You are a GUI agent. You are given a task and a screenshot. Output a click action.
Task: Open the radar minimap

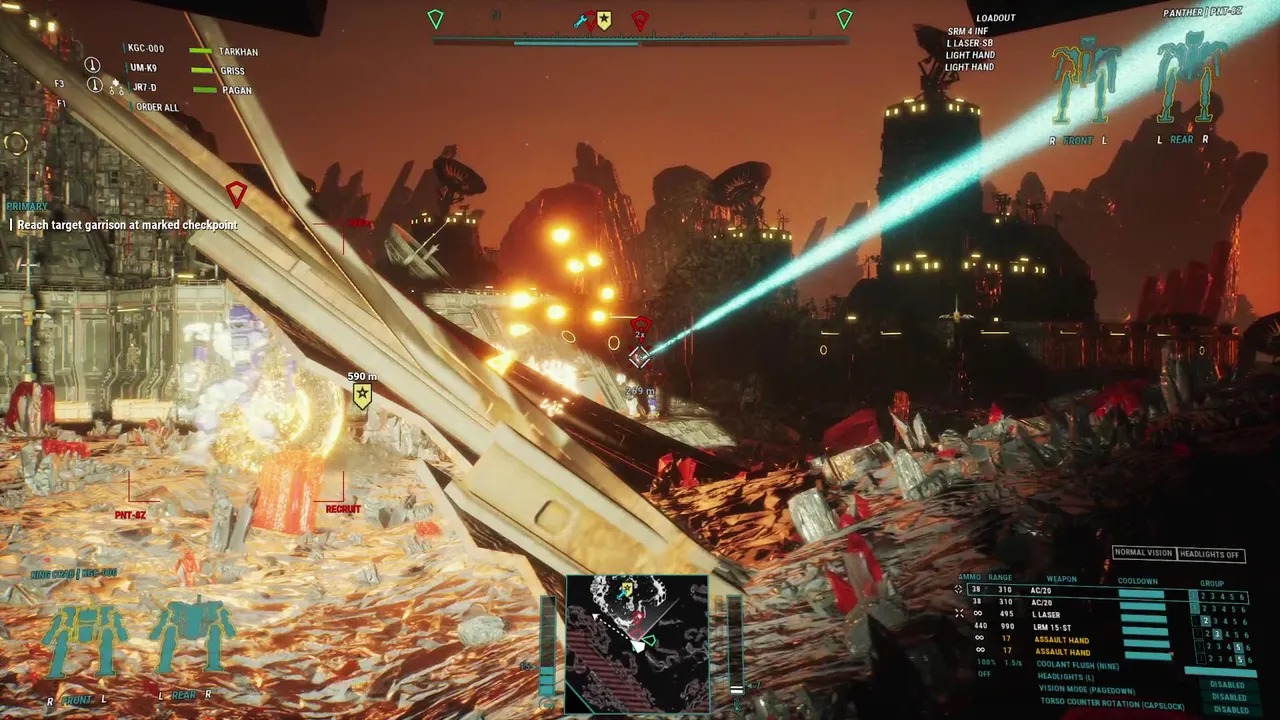[637, 643]
